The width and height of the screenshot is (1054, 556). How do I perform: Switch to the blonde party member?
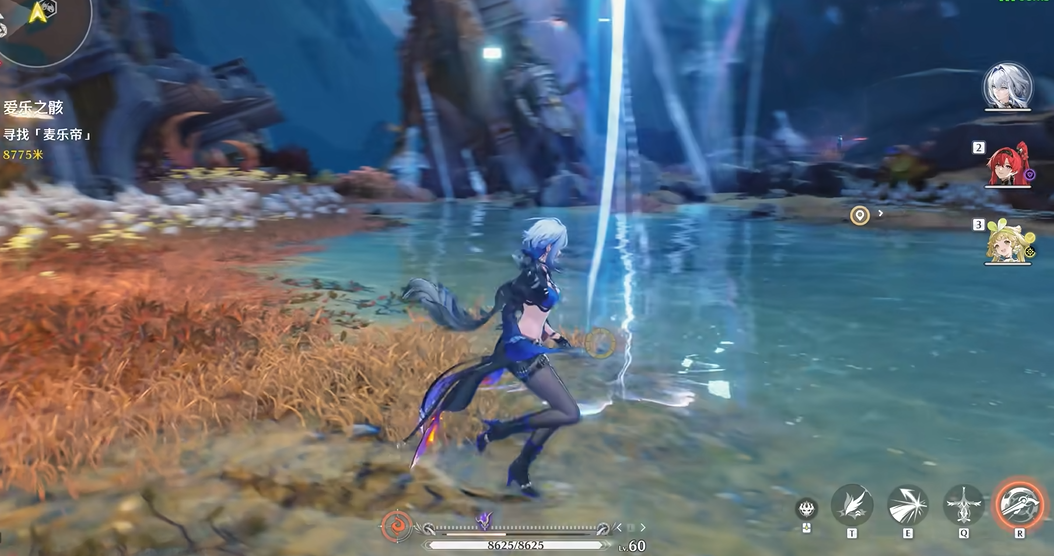pos(1006,242)
